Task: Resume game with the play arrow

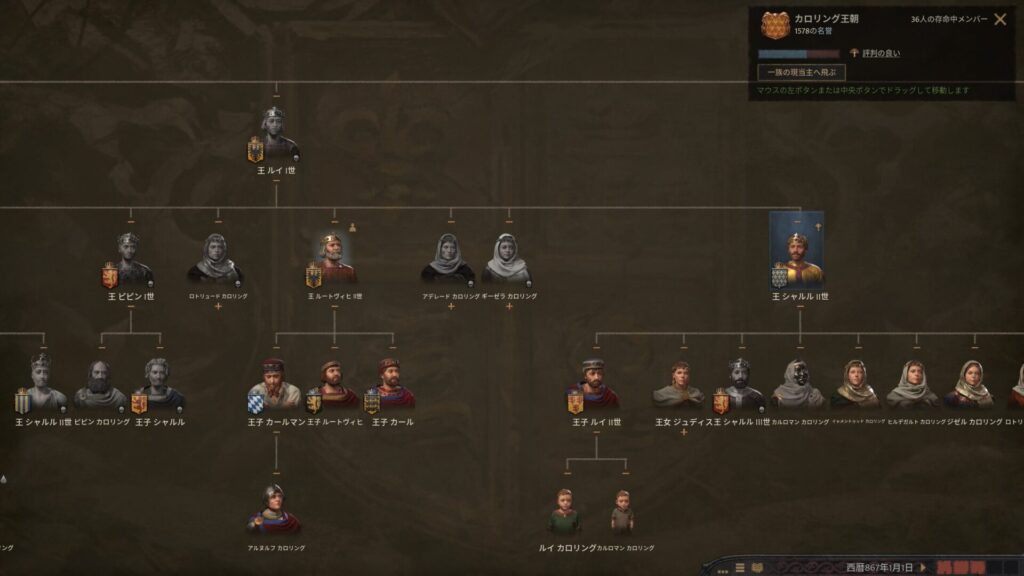Action: 922,567
